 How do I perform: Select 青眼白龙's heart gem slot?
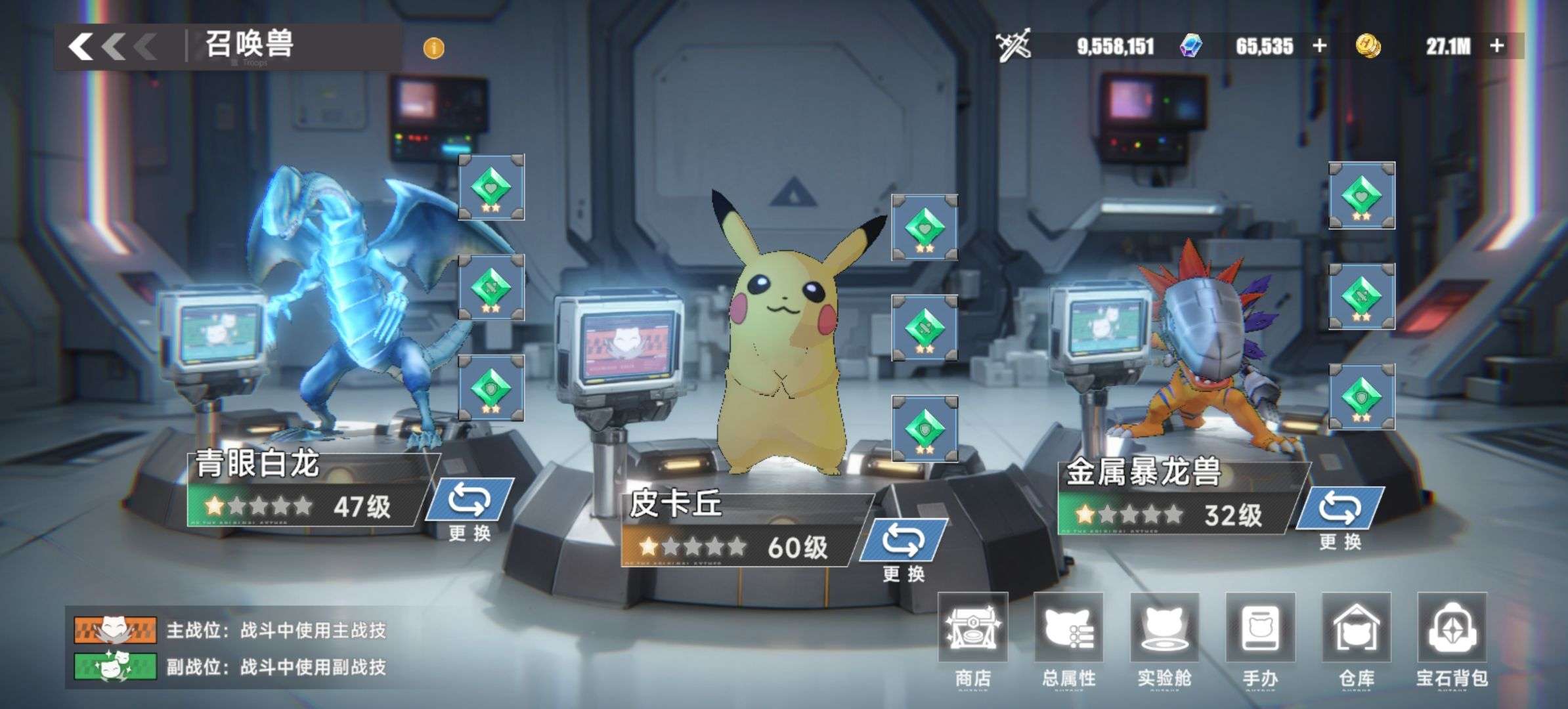click(x=491, y=187)
